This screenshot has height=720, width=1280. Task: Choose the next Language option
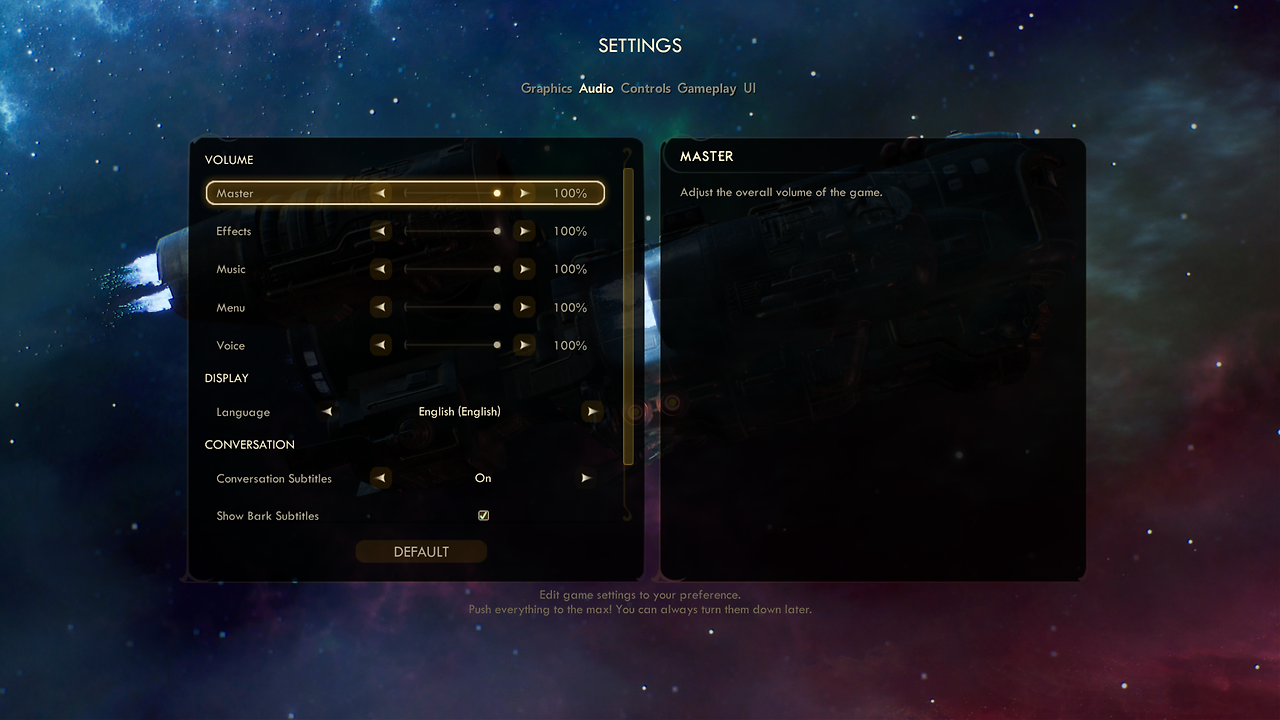pyautogui.click(x=592, y=412)
